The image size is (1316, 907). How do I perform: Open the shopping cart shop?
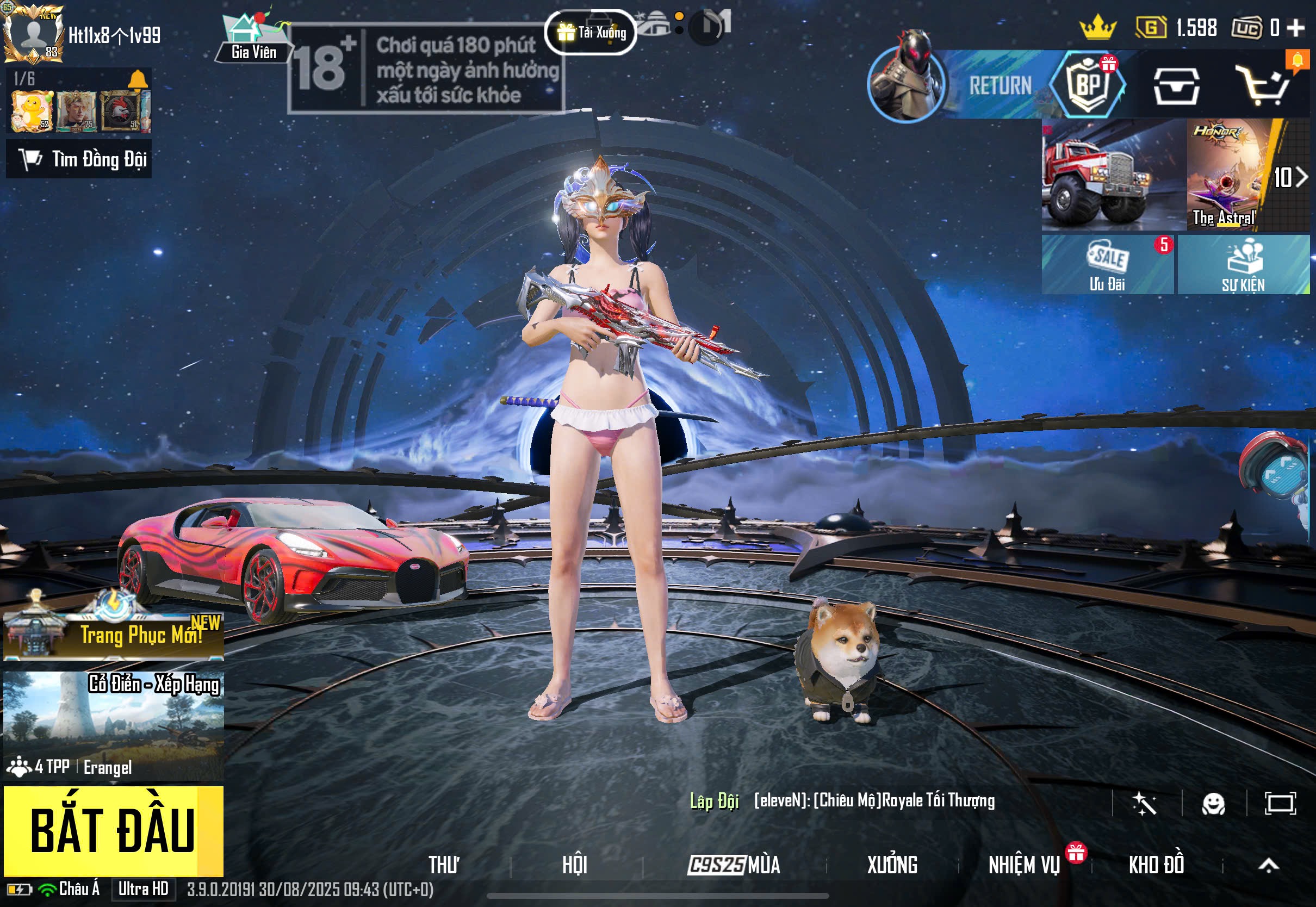tap(1264, 86)
